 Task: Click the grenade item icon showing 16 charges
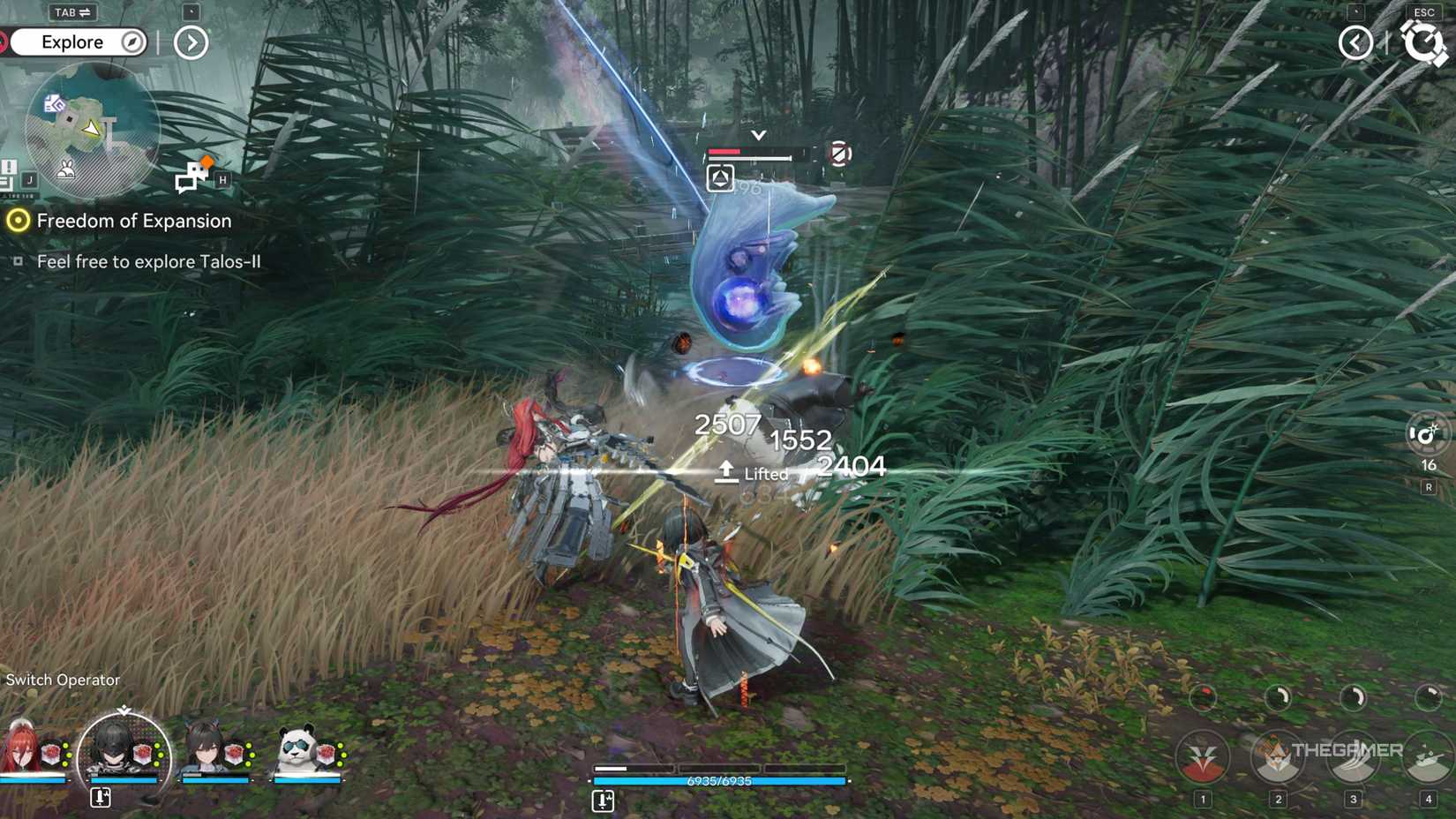point(1428,434)
